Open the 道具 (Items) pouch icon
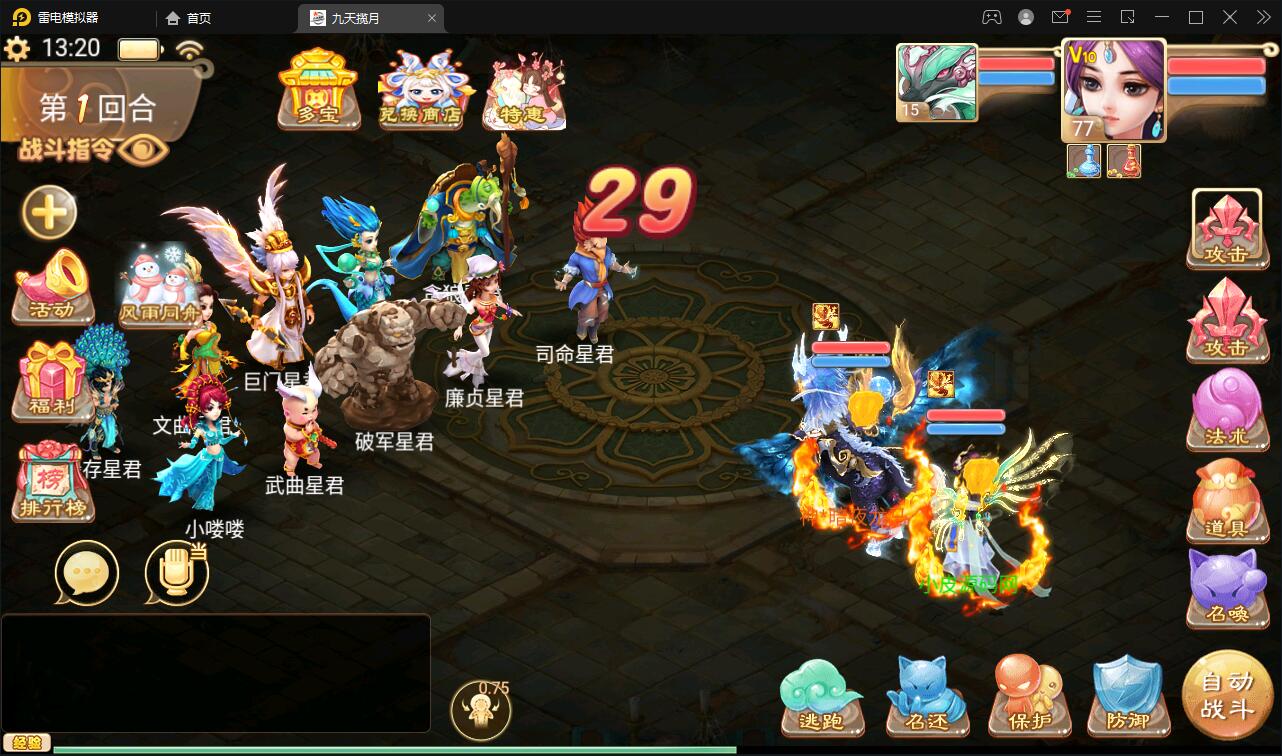Viewport: 1282px width, 756px height. pos(1228,502)
